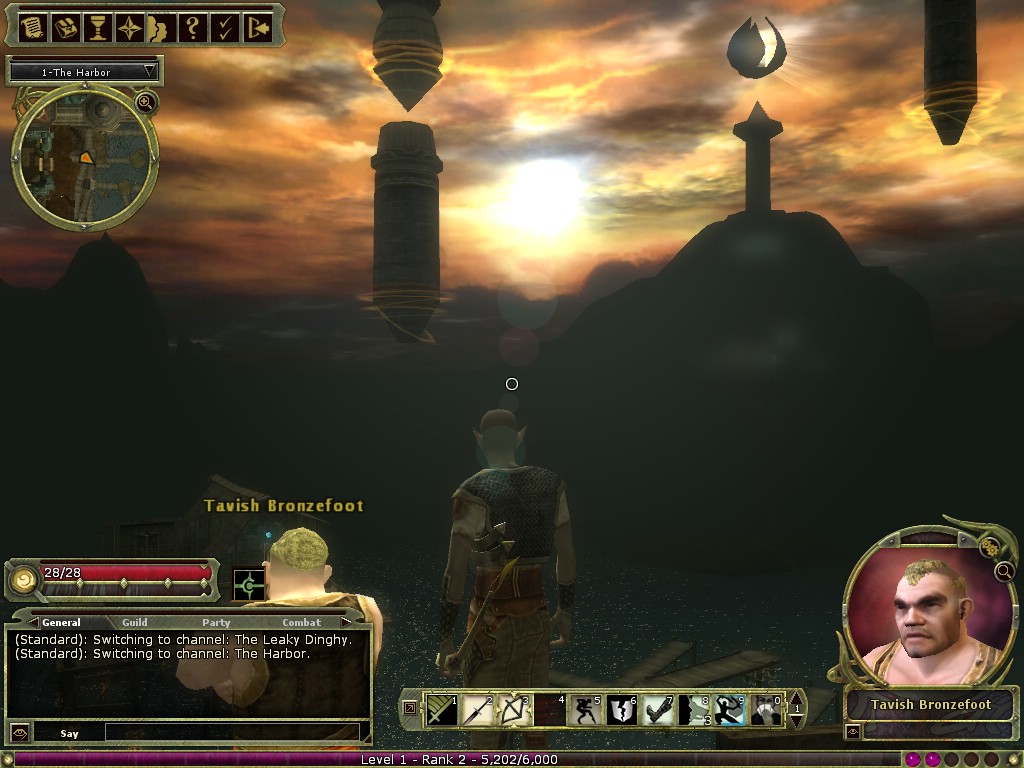Switch to the Guild chat tab
Viewport: 1024px width, 768px height.
(x=135, y=622)
